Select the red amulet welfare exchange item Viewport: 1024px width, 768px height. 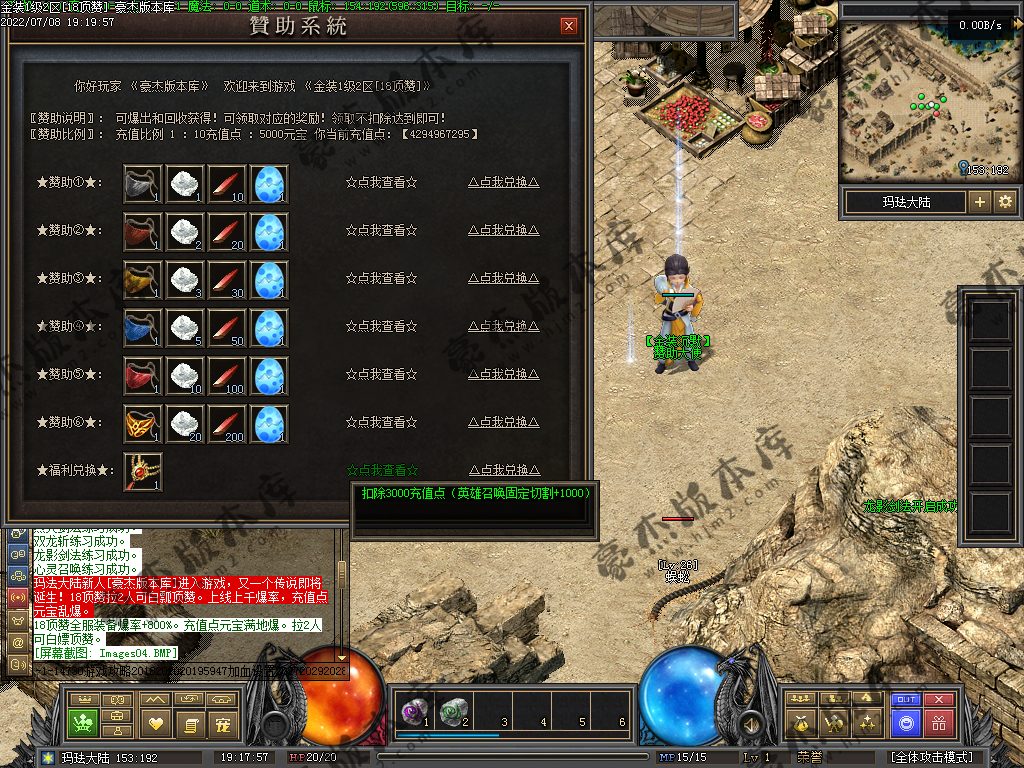[x=143, y=471]
